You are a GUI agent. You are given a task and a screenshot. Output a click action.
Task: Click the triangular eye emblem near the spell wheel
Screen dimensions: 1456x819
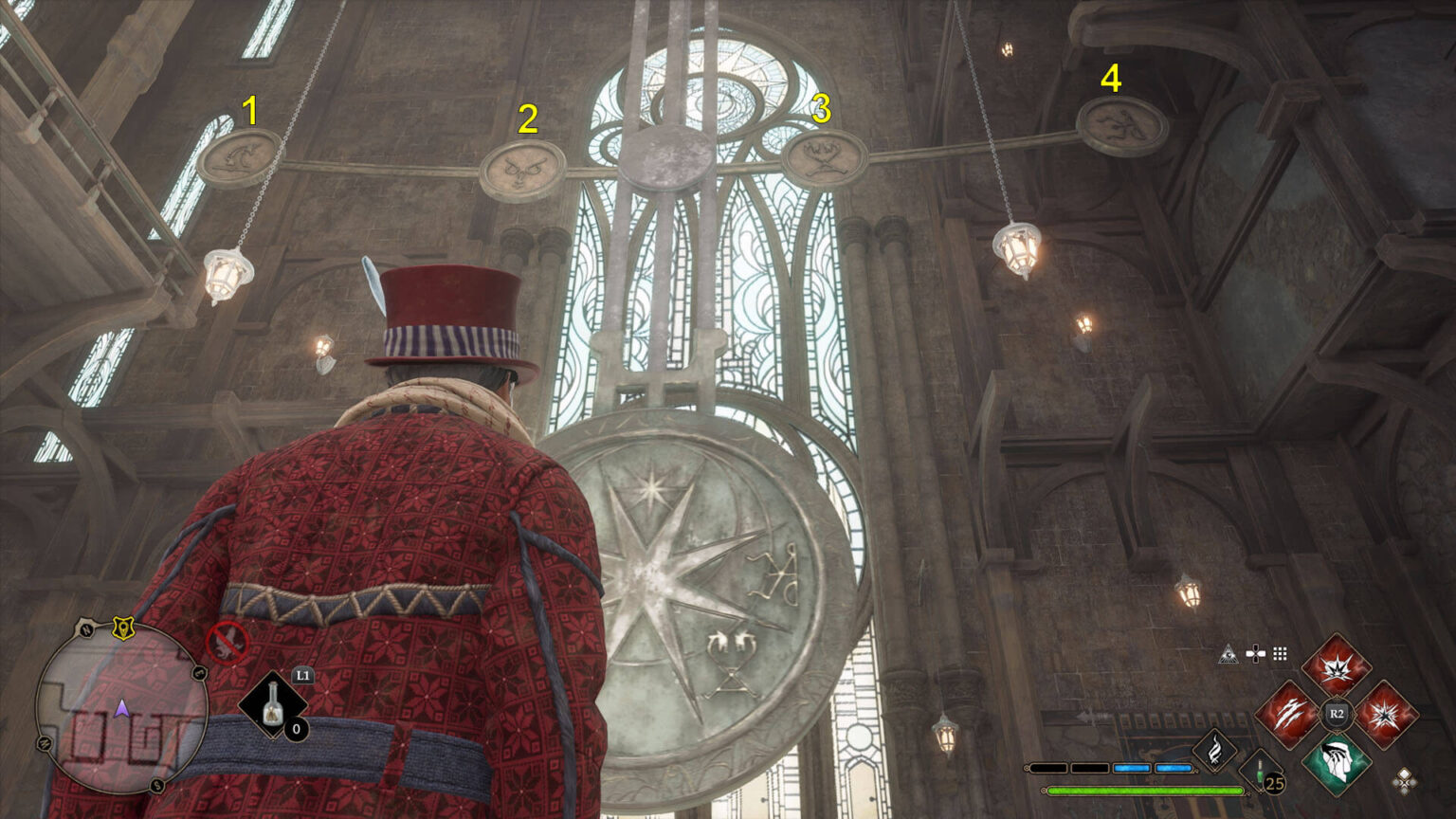click(1228, 654)
